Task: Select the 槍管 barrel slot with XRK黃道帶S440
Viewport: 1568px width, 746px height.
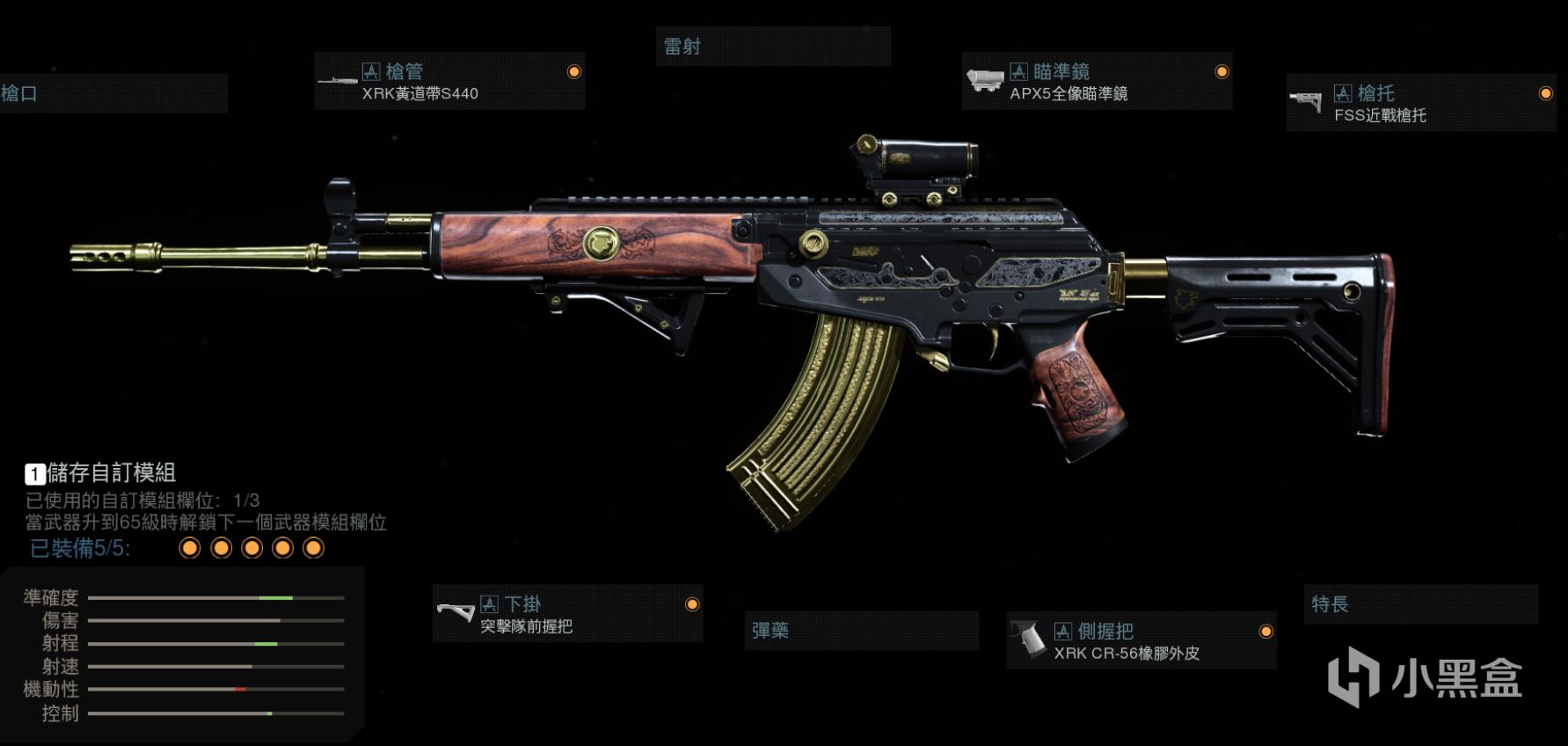Action: [x=449, y=81]
